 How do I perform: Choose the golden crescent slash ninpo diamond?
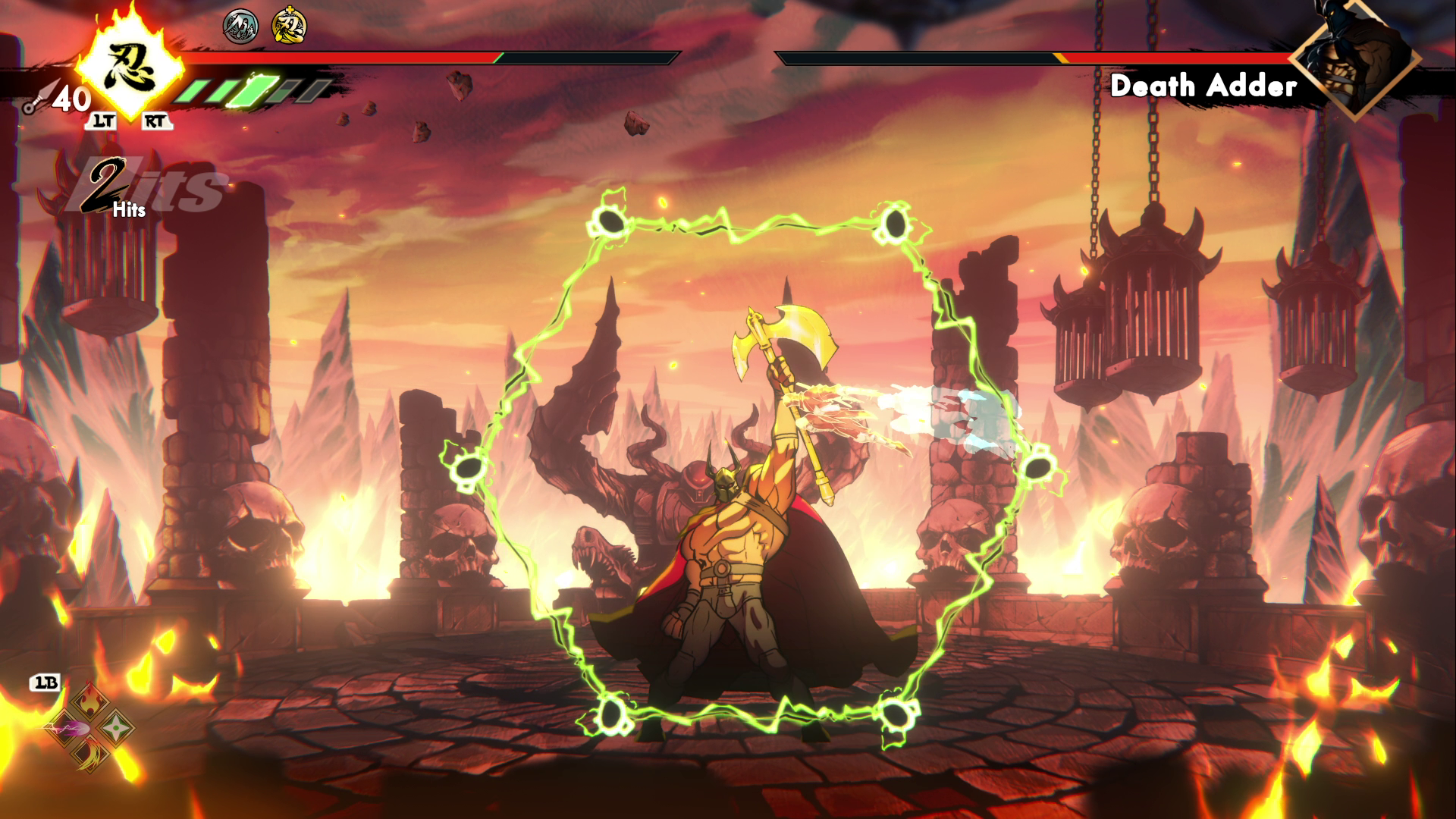pyautogui.click(x=89, y=754)
